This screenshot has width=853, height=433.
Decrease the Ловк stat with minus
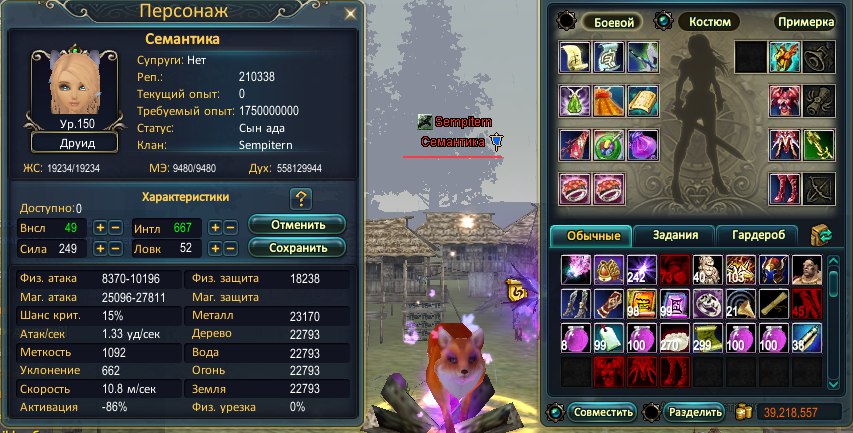[x=231, y=248]
